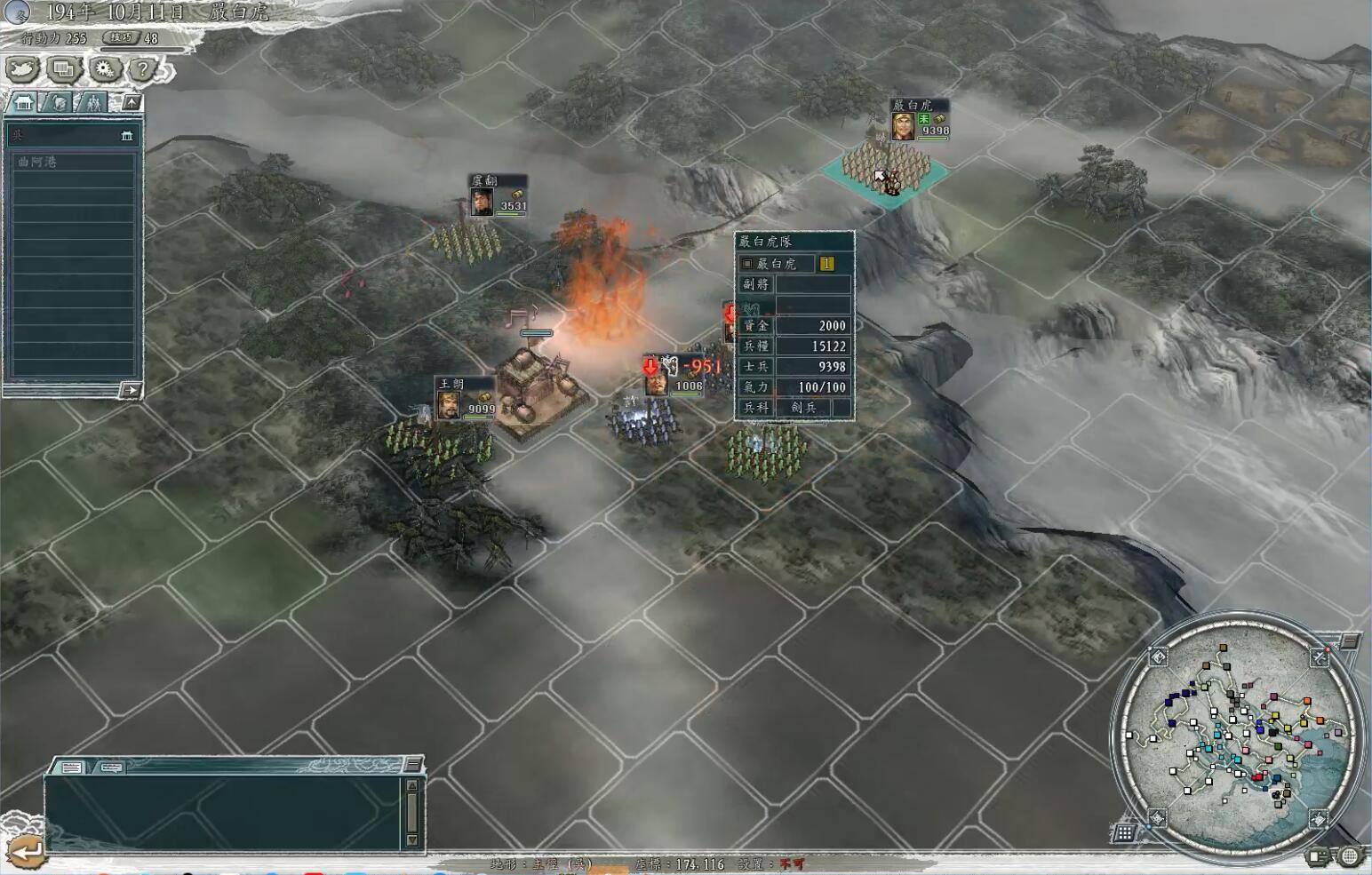Switch to the troop units tab
Viewport: 1372px width, 875px height.
(92, 103)
